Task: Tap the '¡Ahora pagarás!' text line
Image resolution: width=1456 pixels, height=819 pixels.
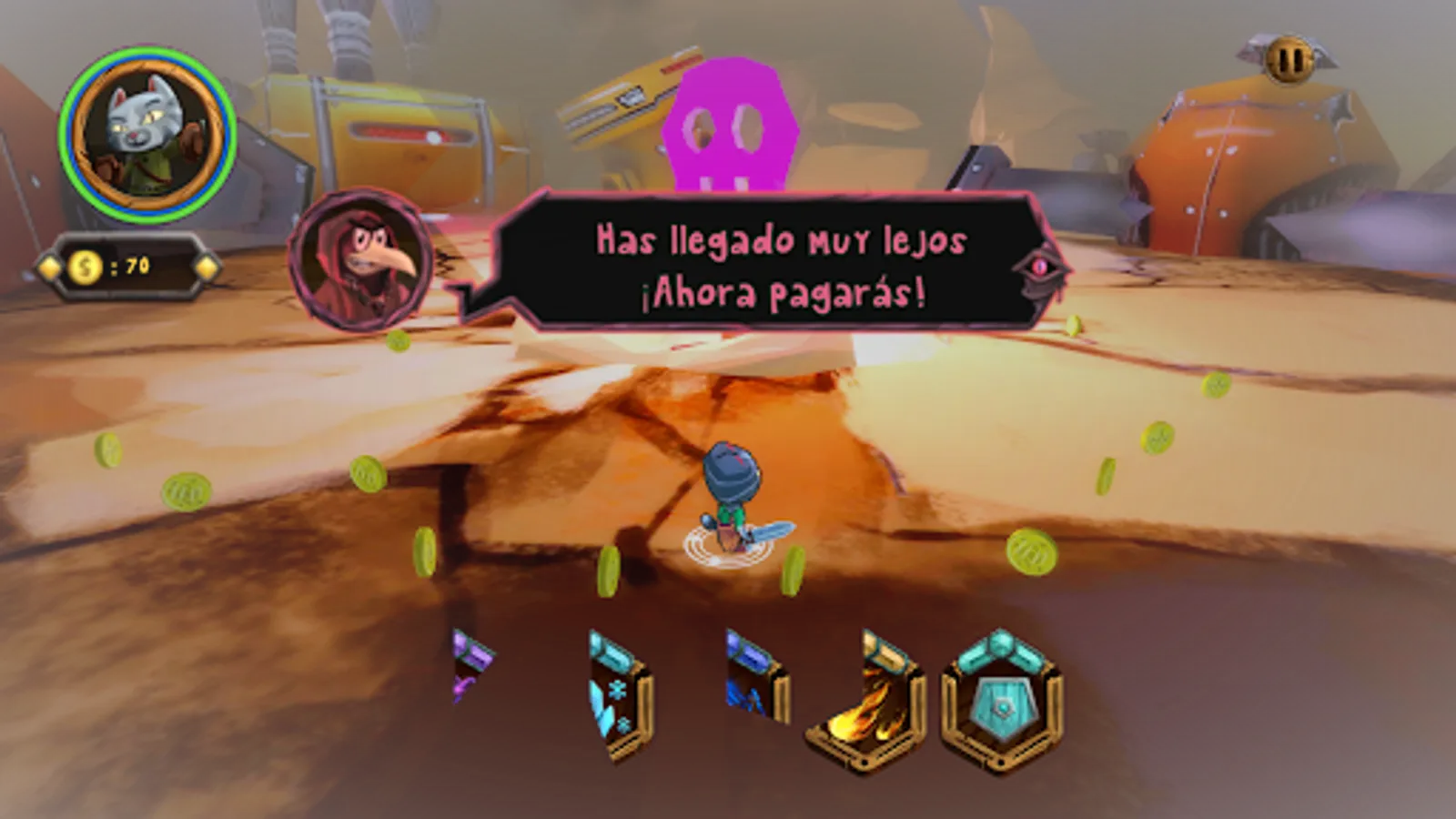Action: (783, 293)
